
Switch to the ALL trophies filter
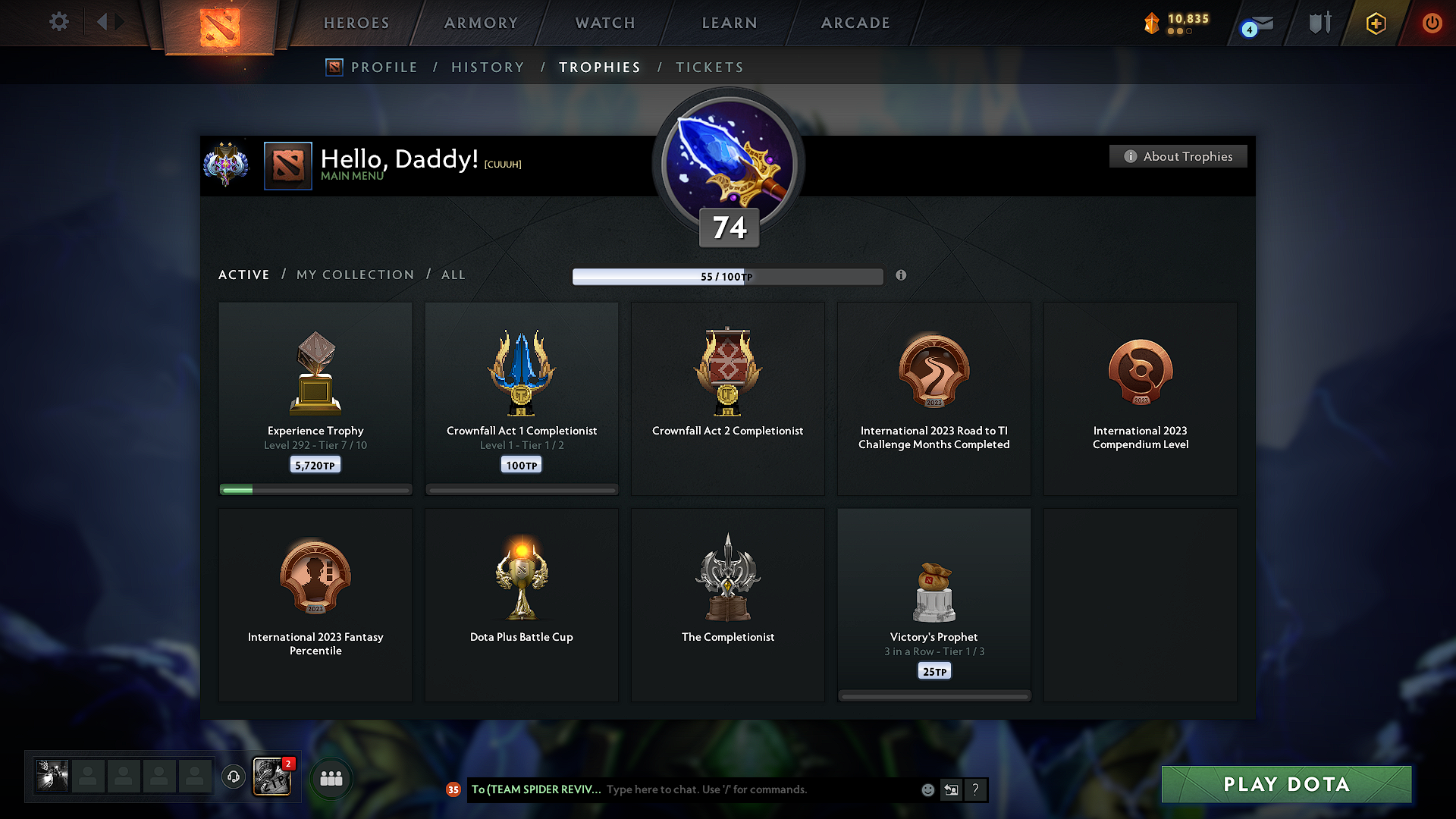(x=453, y=275)
